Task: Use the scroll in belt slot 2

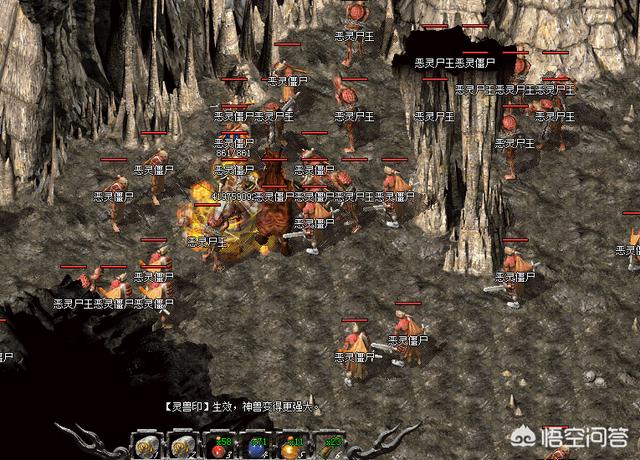Action: (x=183, y=444)
